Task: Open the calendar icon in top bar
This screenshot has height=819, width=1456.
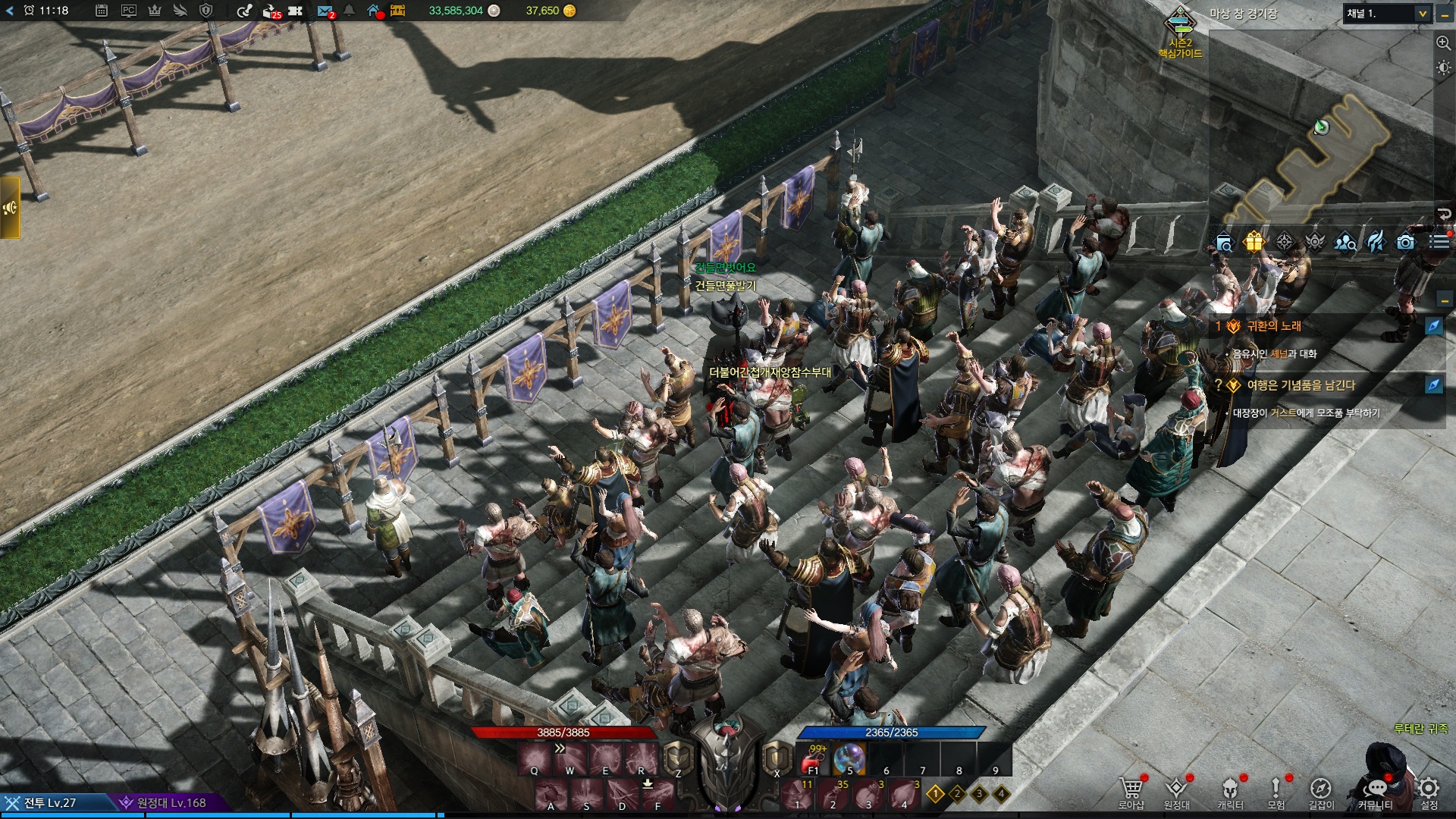Action: [102, 11]
